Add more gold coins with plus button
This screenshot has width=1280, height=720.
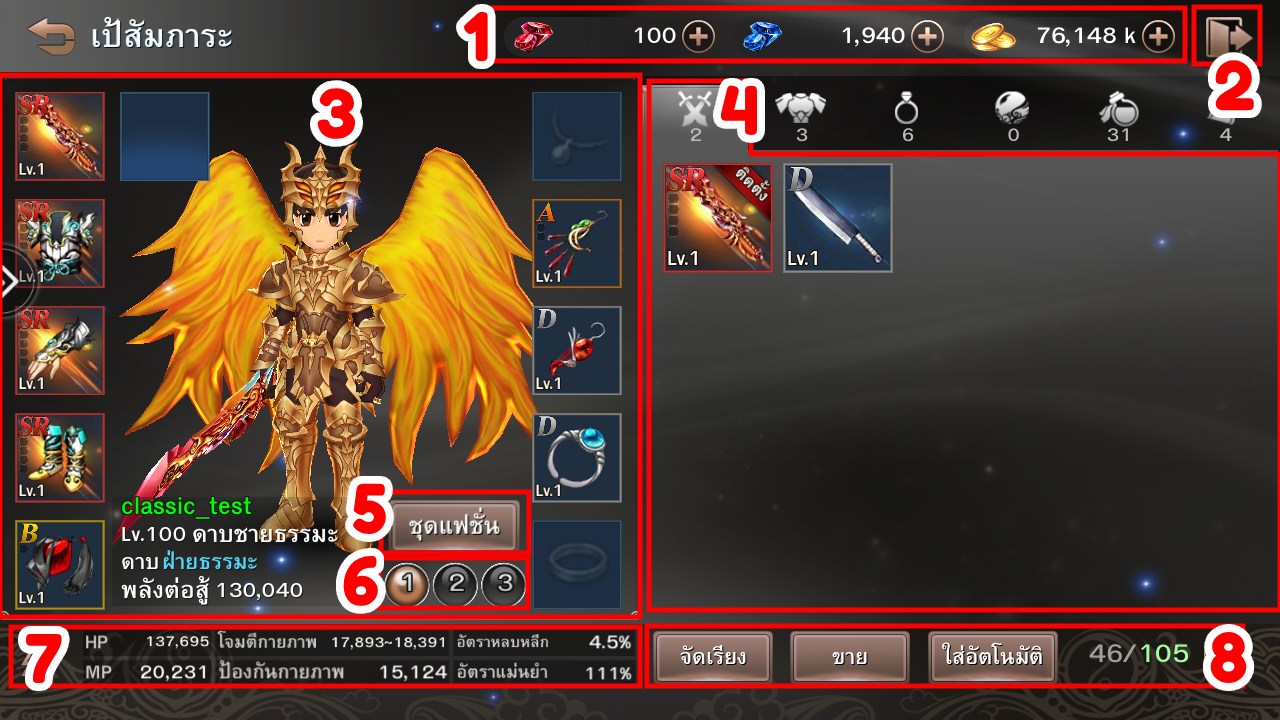point(1158,37)
